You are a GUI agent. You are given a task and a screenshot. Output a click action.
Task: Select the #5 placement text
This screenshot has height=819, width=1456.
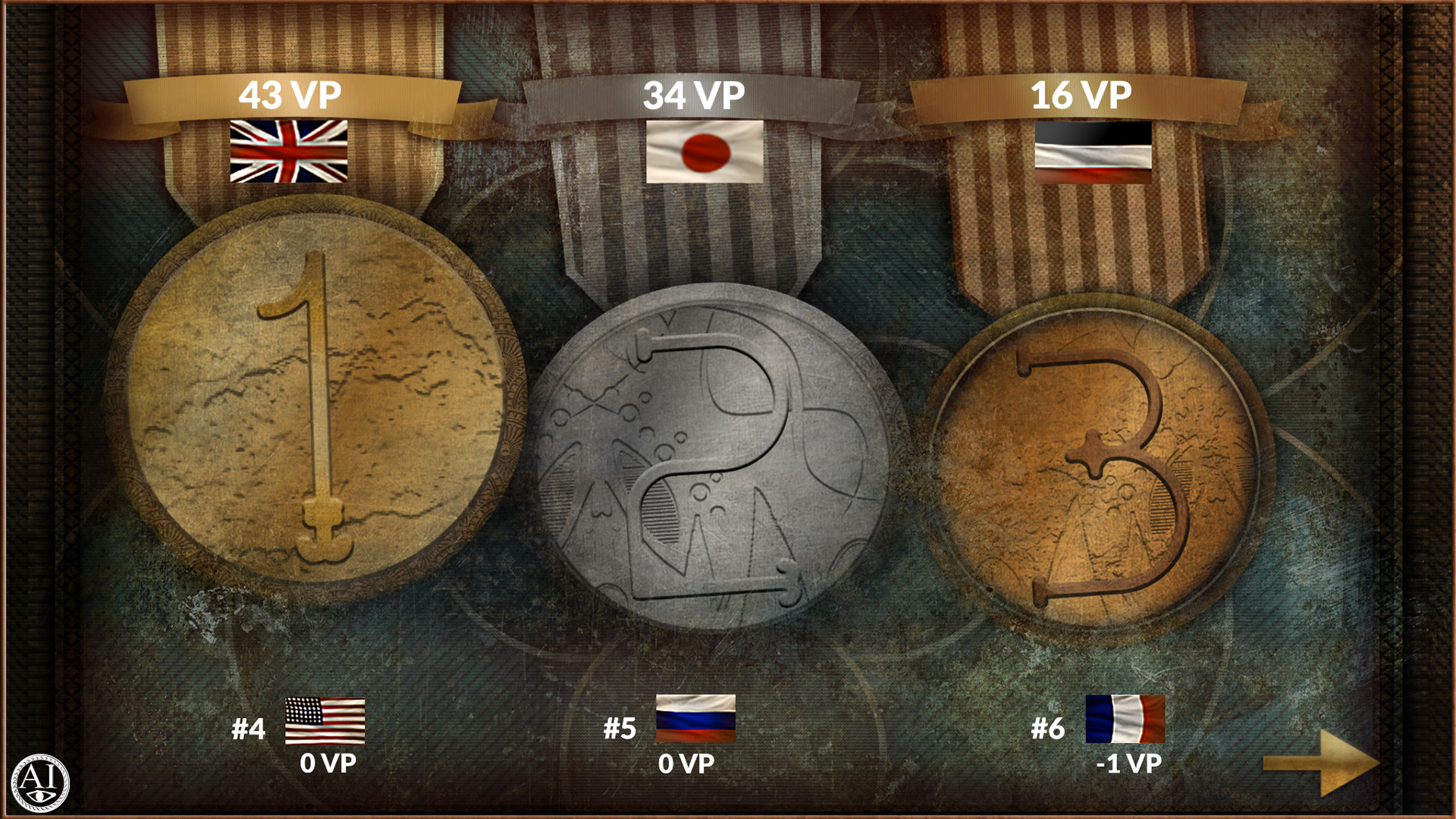622,730
